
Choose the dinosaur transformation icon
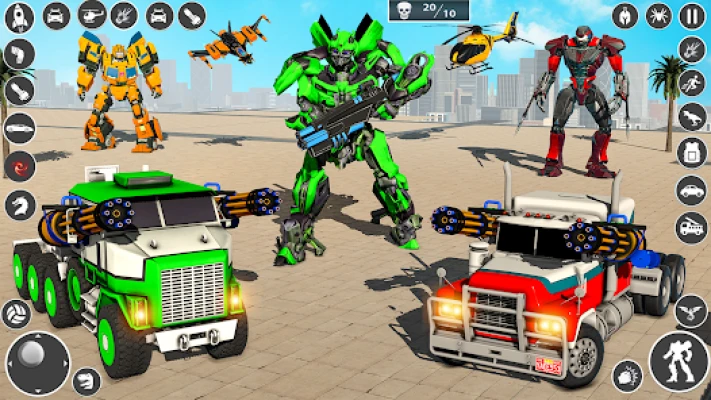click(691, 116)
